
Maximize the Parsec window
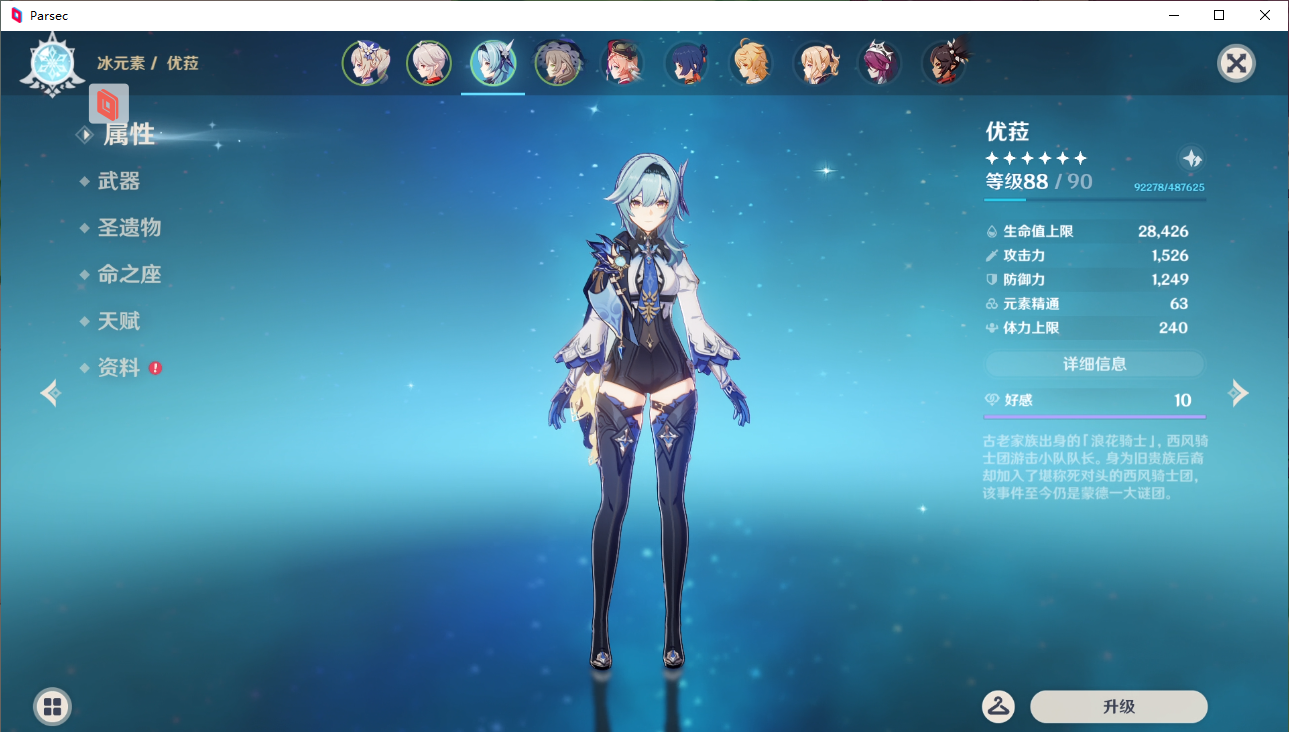point(1219,15)
